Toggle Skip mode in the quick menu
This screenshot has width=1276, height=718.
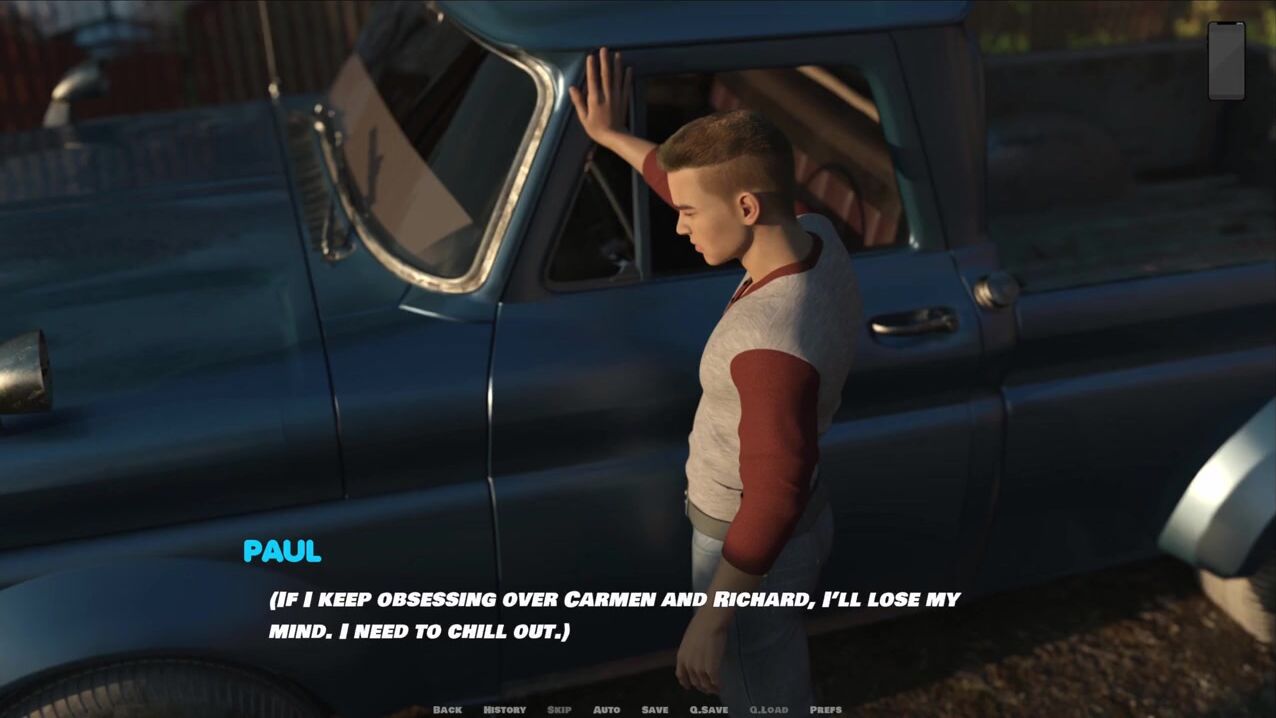(559, 710)
